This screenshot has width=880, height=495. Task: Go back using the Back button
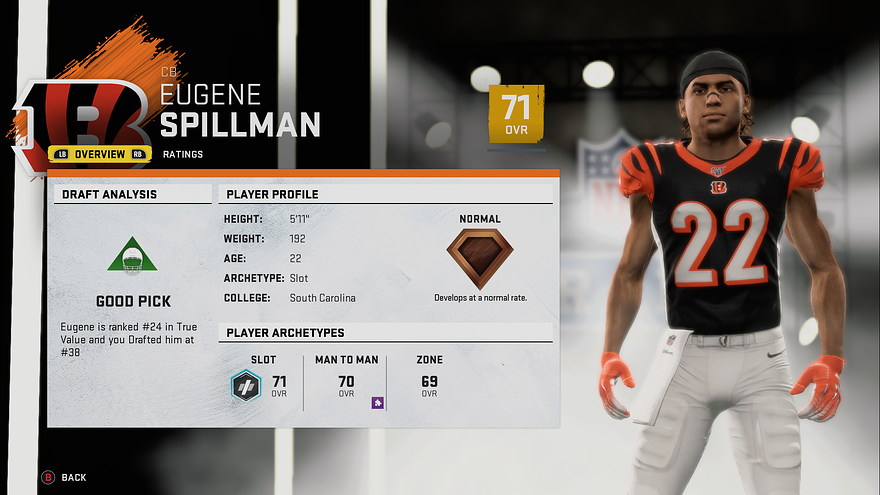(x=64, y=477)
